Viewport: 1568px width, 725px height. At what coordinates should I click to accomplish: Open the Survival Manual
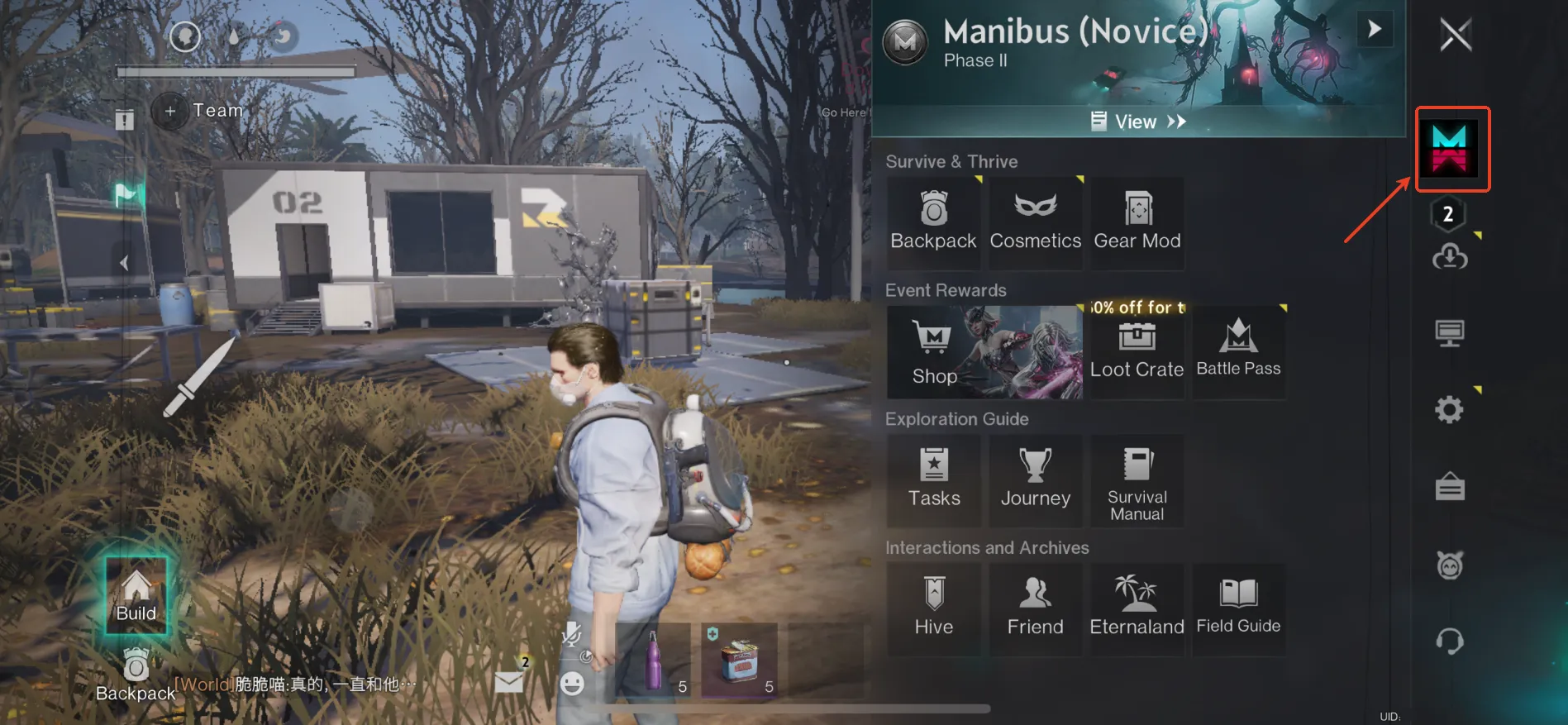click(x=1137, y=480)
